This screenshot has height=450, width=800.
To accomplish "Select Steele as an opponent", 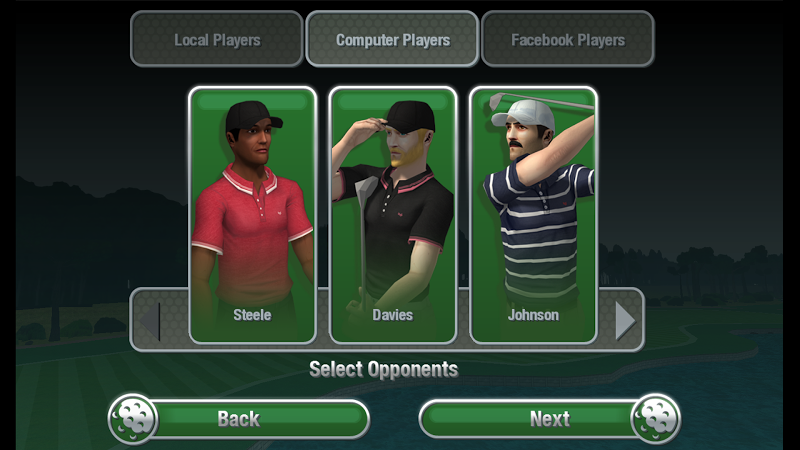I will [252, 214].
